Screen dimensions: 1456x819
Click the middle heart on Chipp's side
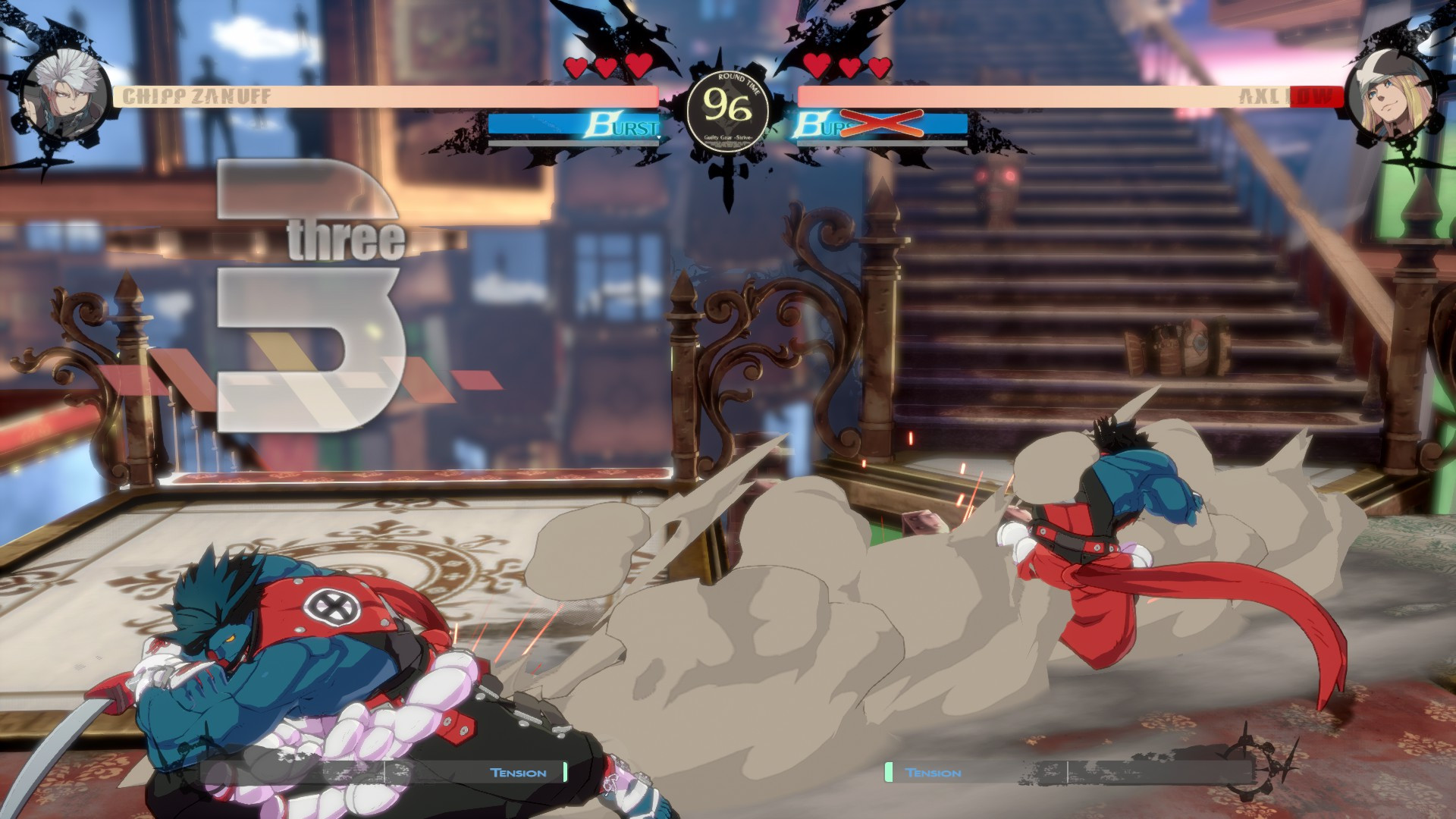(607, 67)
